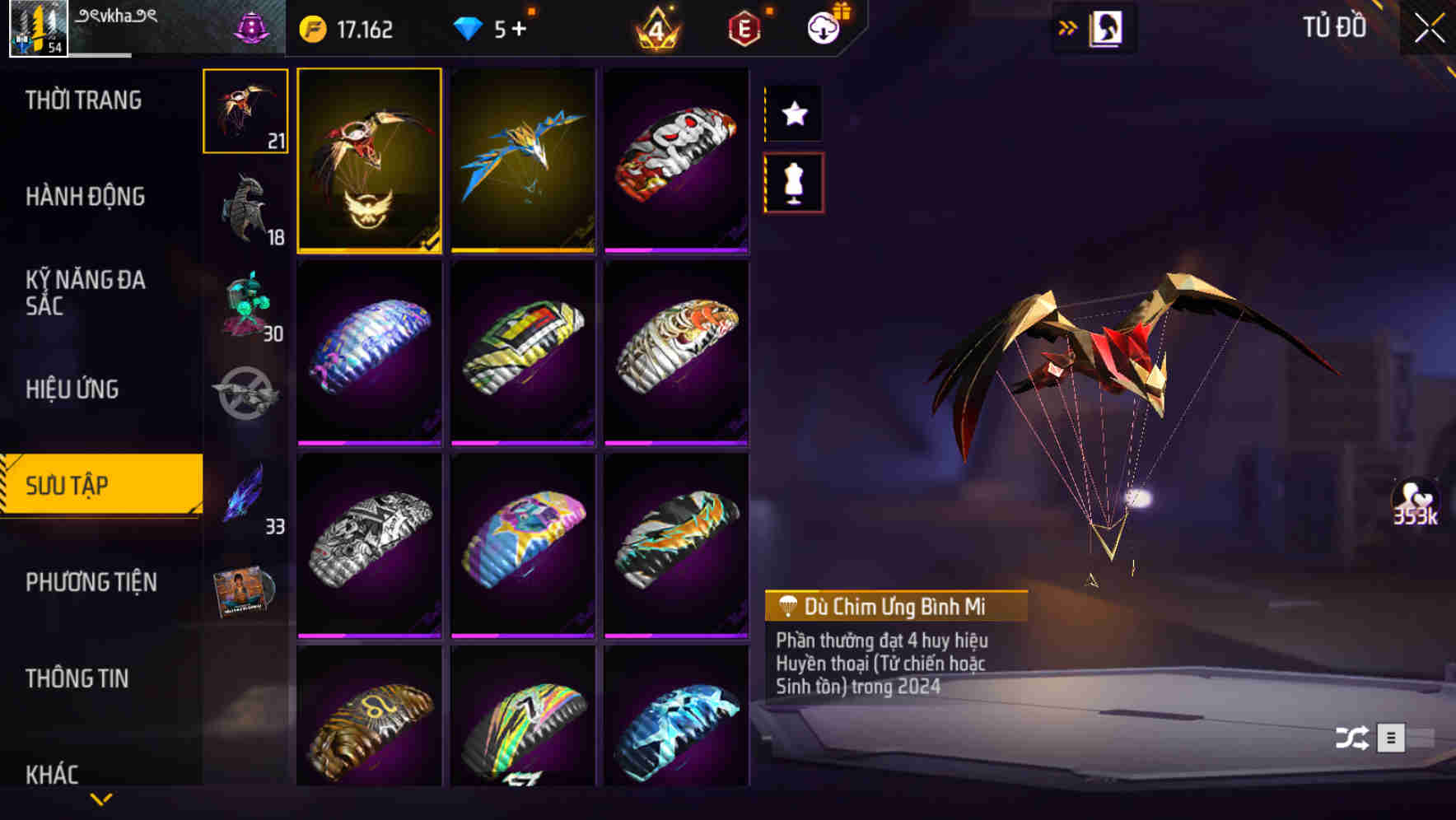Open the PHƯƠNG TIỆN tab
This screenshot has width=1456, height=820.
pos(92,582)
